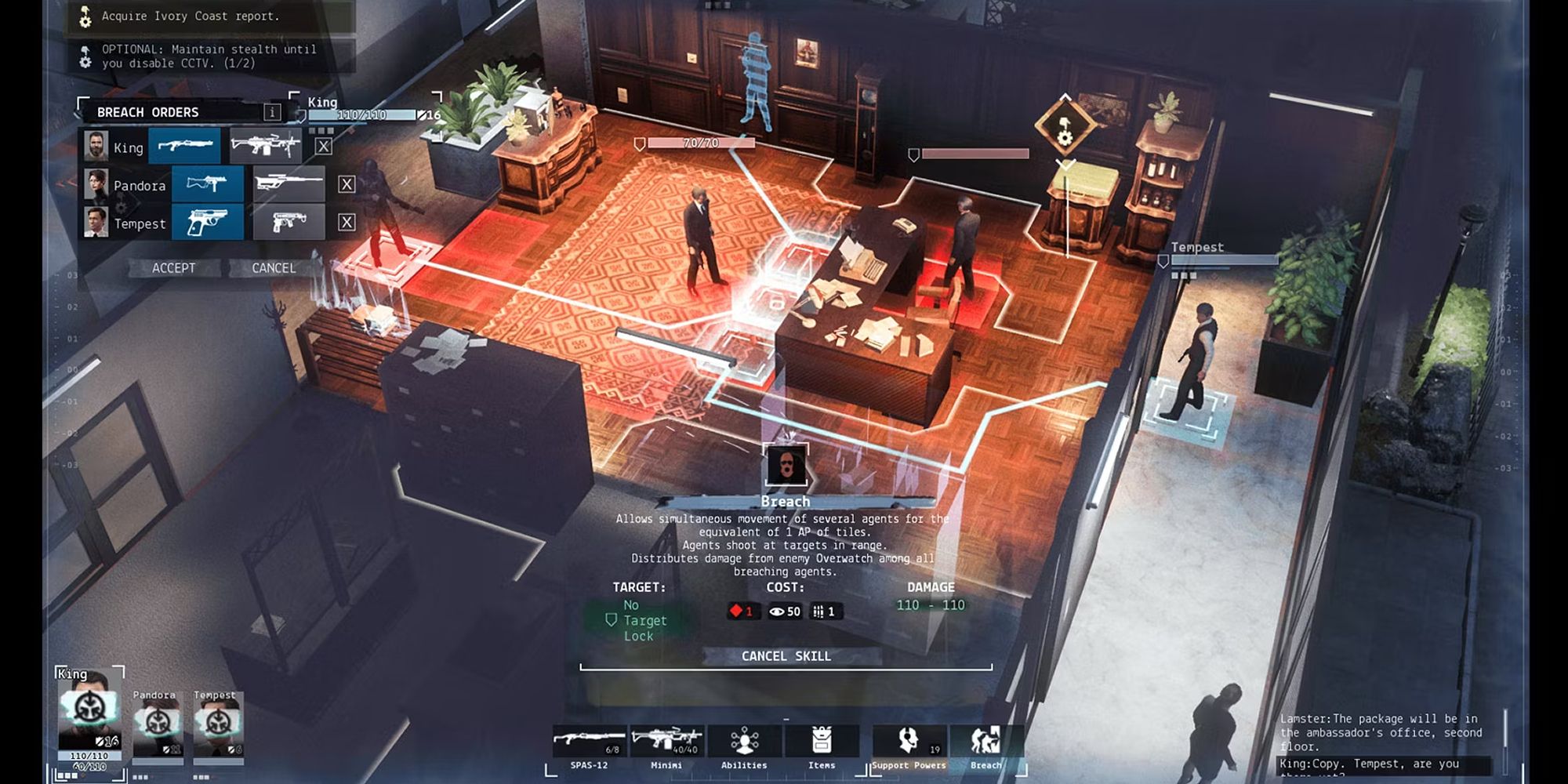Activate the Breach action icon
The height and width of the screenshot is (784, 1568).
(x=986, y=741)
